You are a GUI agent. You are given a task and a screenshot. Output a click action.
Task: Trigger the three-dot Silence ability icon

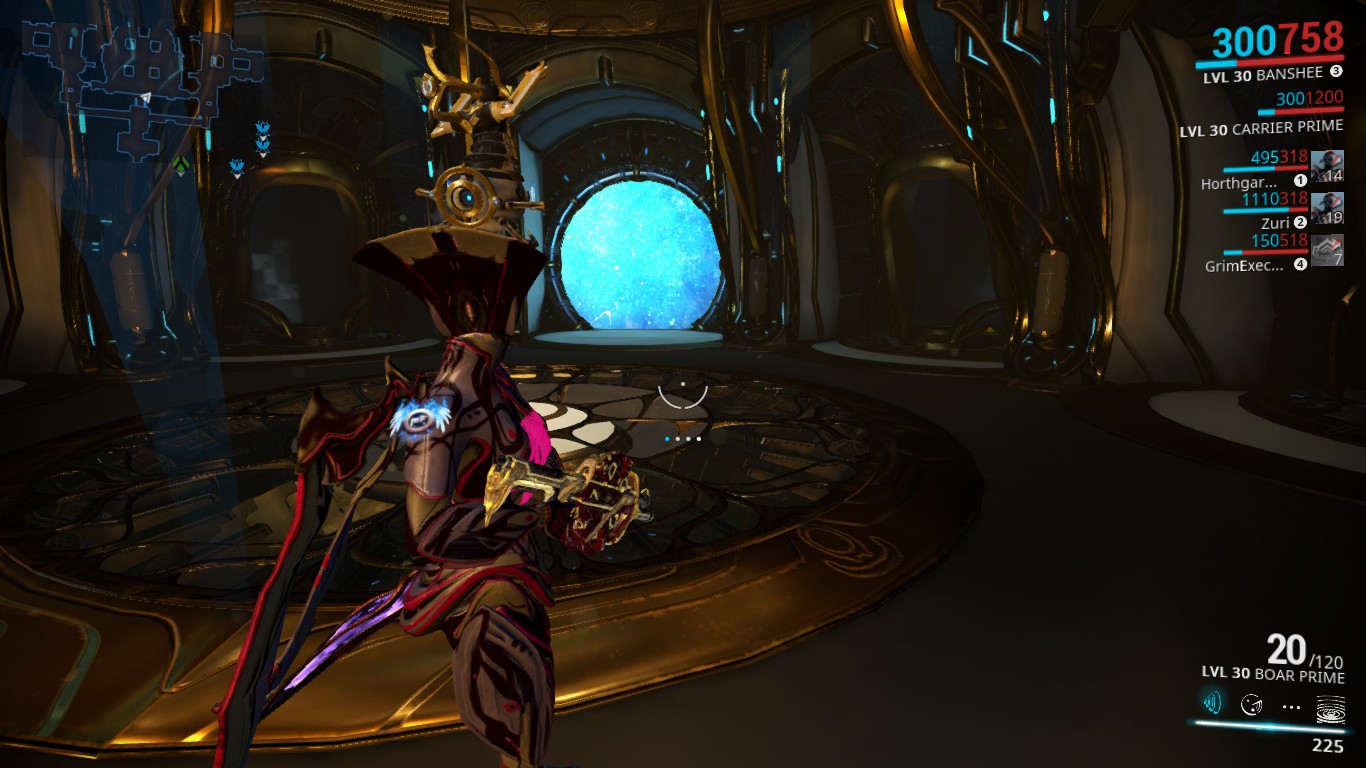tap(1291, 706)
